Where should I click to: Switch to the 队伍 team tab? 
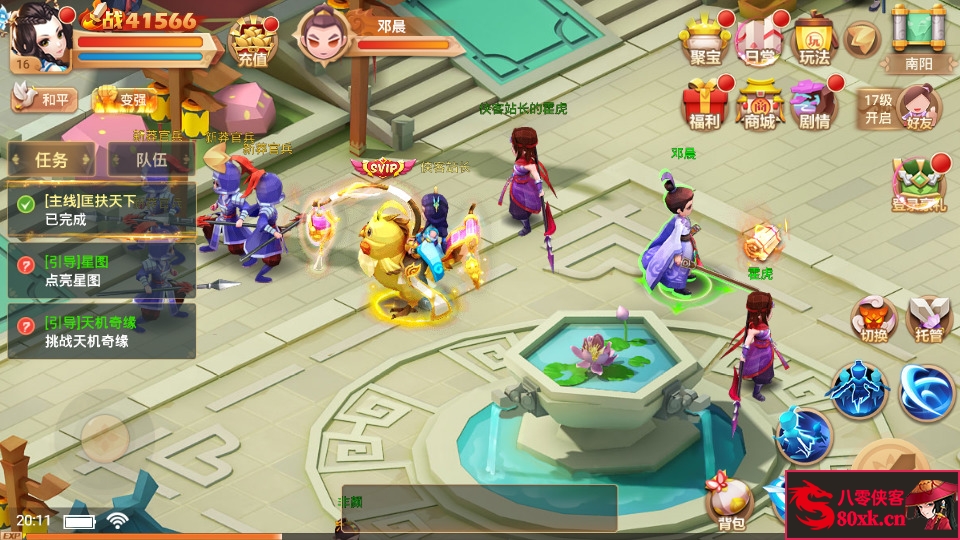[151, 159]
